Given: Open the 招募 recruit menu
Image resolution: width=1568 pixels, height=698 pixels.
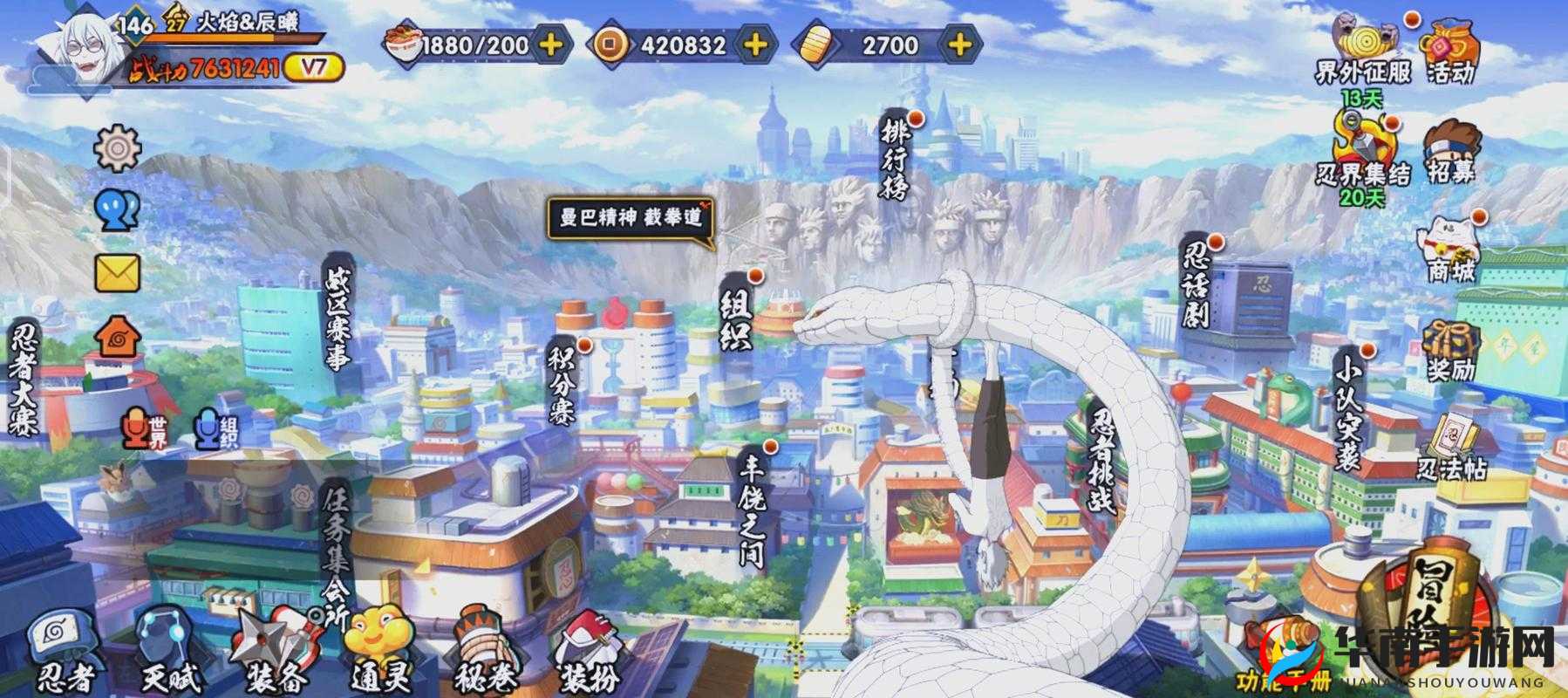Looking at the screenshot, I should 1450,153.
